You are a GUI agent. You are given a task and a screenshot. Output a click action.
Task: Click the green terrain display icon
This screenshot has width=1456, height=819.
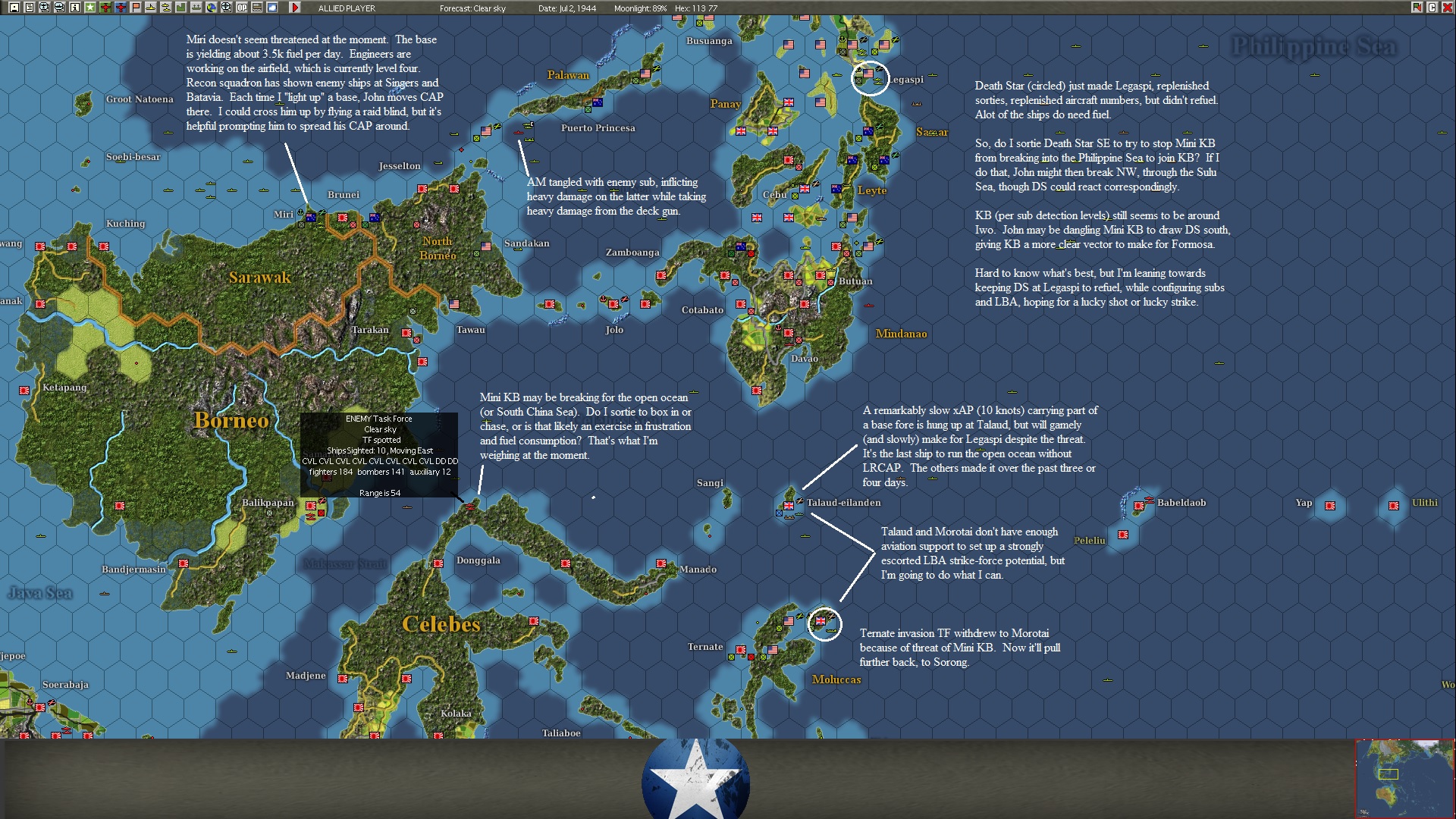tap(180, 8)
